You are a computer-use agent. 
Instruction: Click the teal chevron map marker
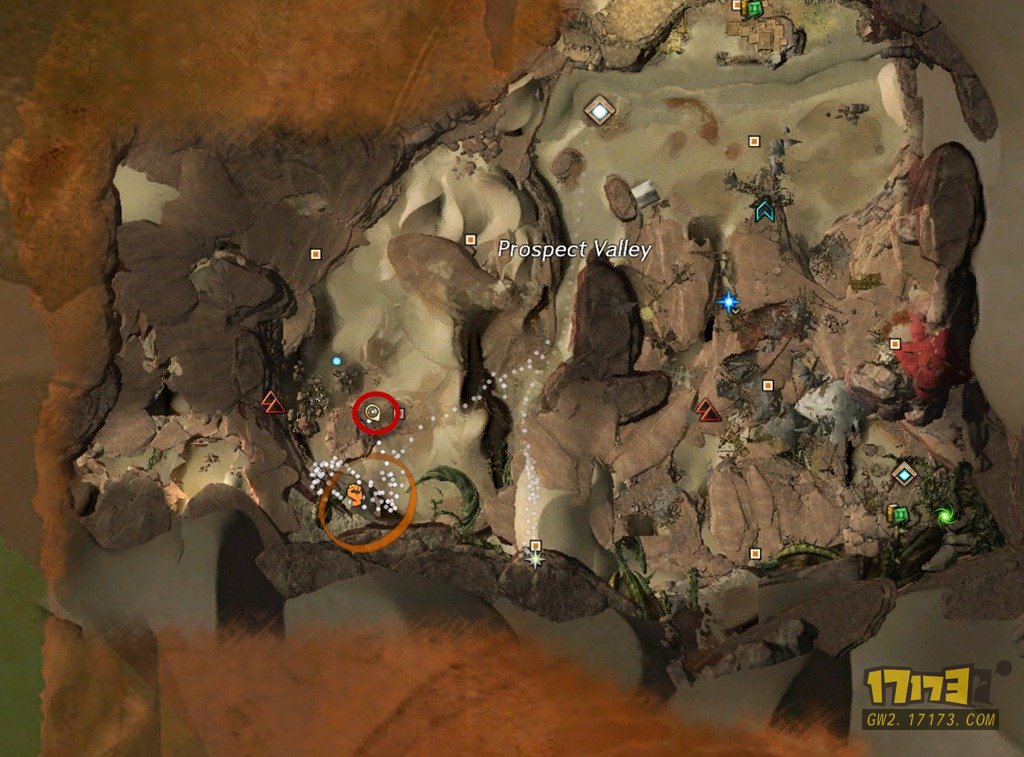click(765, 210)
